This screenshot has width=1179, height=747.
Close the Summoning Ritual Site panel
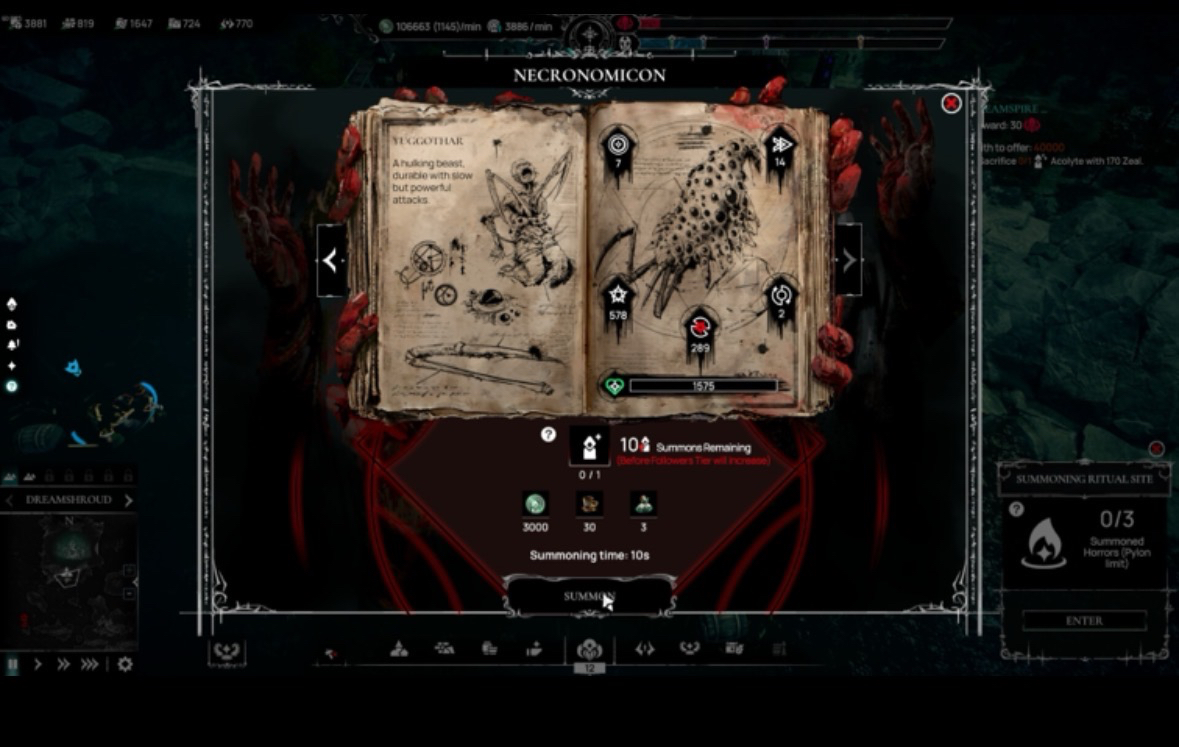pos(1156,449)
